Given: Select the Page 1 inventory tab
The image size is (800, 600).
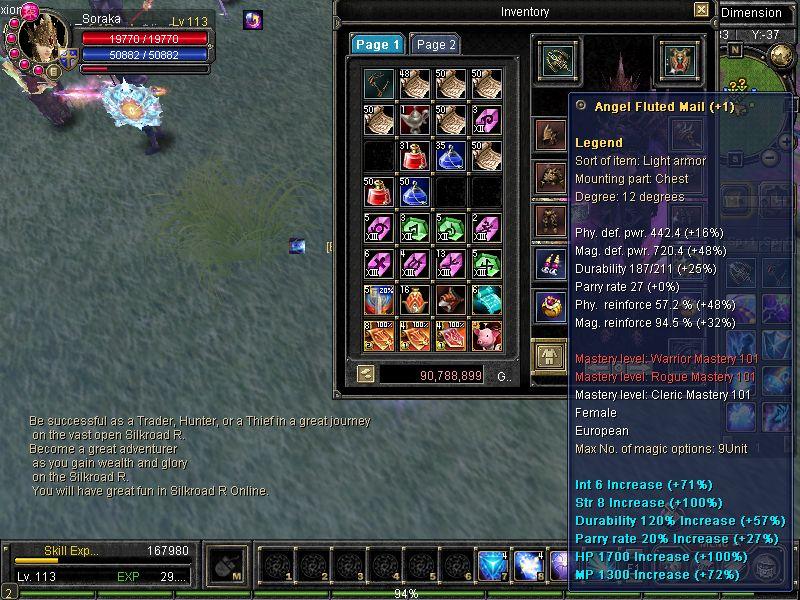Looking at the screenshot, I should click(378, 45).
